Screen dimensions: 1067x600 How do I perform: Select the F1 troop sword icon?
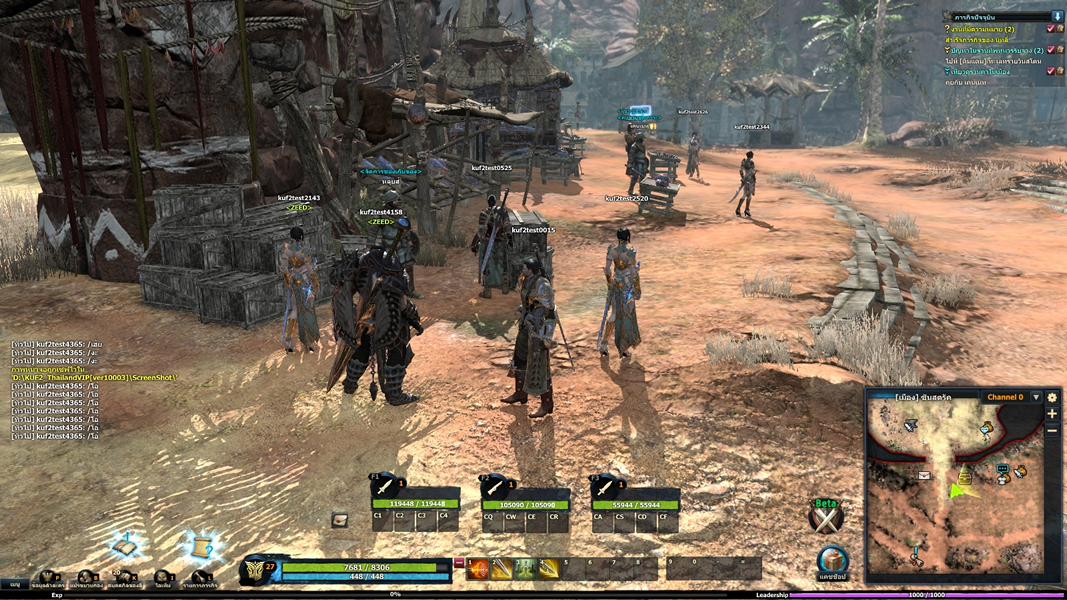pyautogui.click(x=384, y=485)
